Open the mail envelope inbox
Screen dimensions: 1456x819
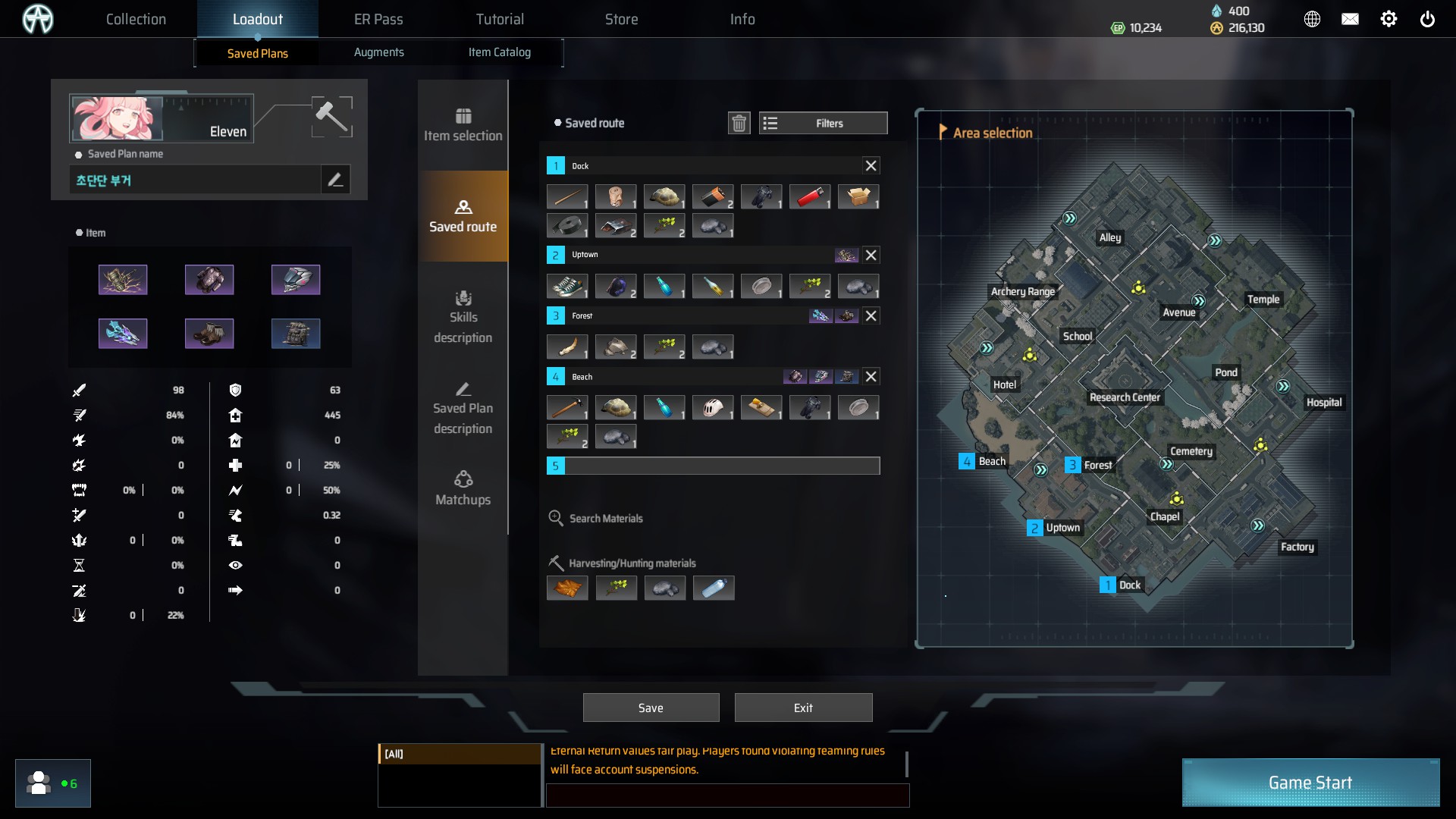(x=1350, y=20)
